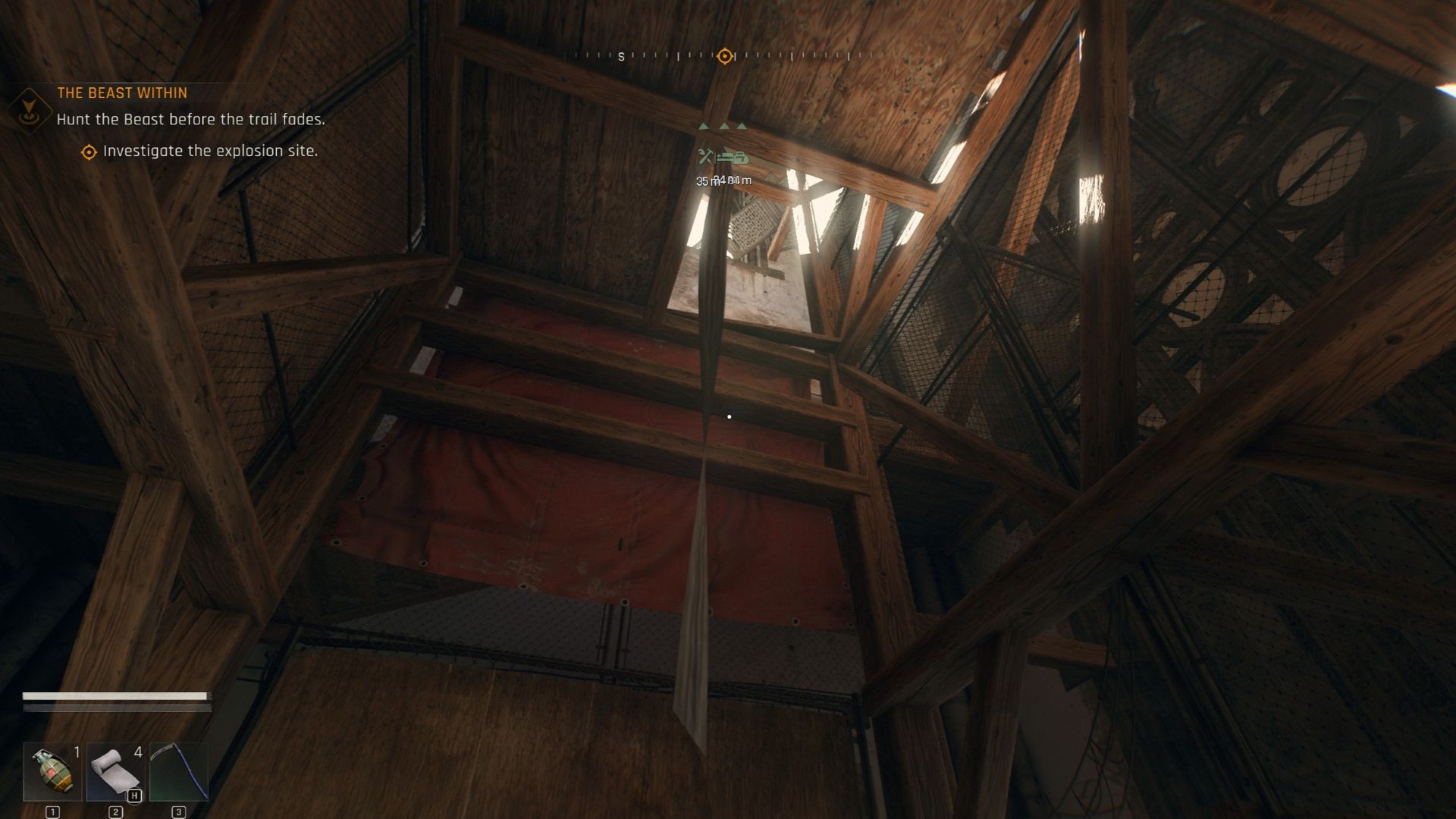Click the bed safe-zone marker icon
This screenshot has height=819, width=1456.
pyautogui.click(x=723, y=158)
